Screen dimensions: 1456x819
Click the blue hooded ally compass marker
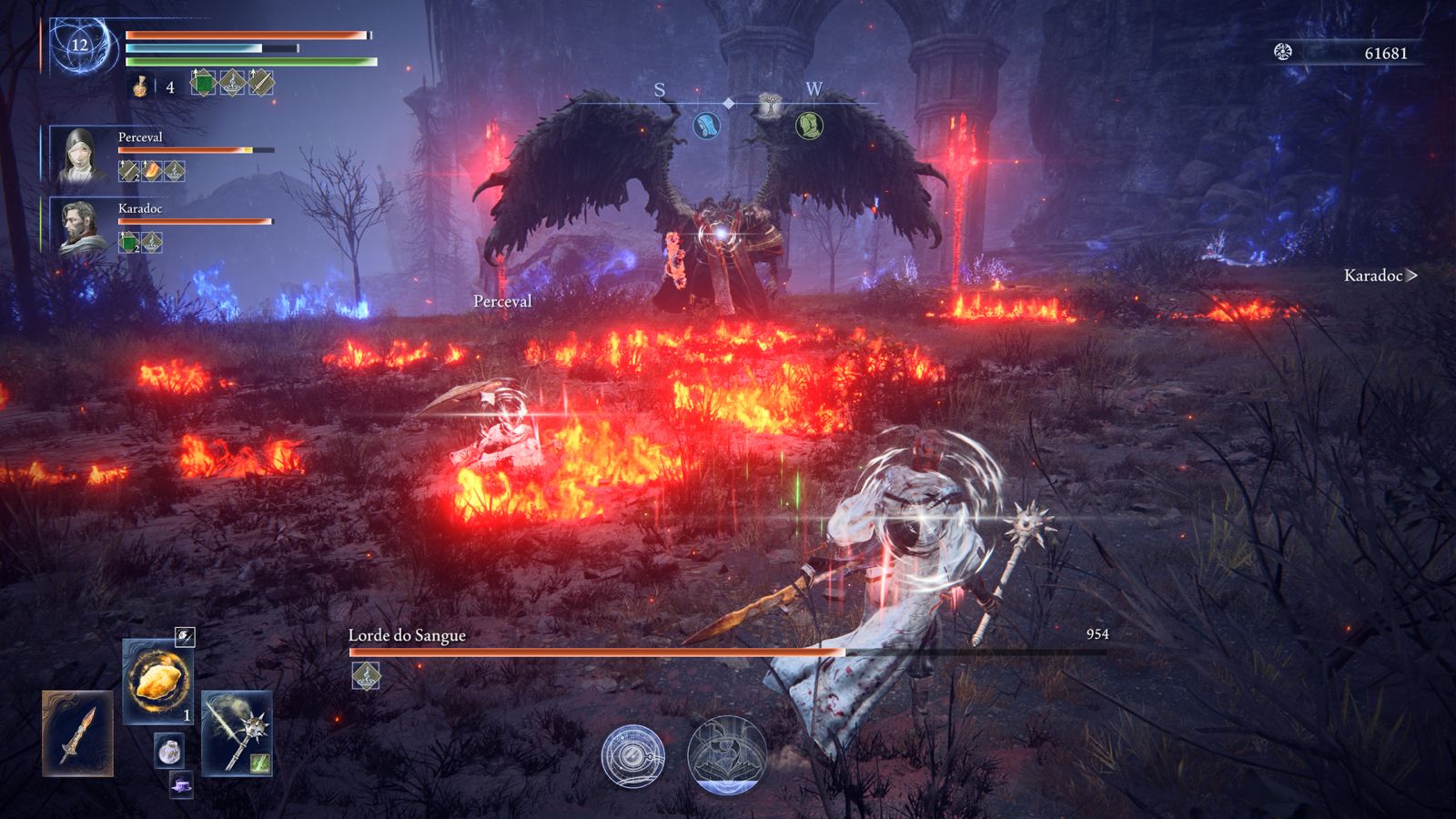706,126
